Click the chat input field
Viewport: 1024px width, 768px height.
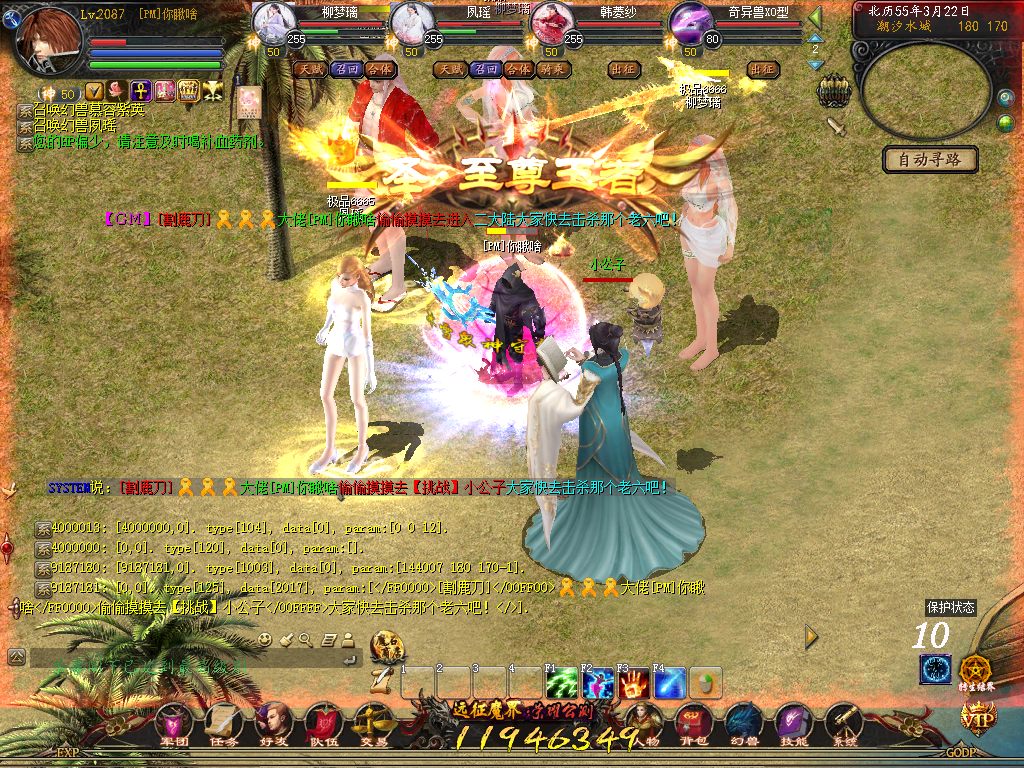(185, 658)
